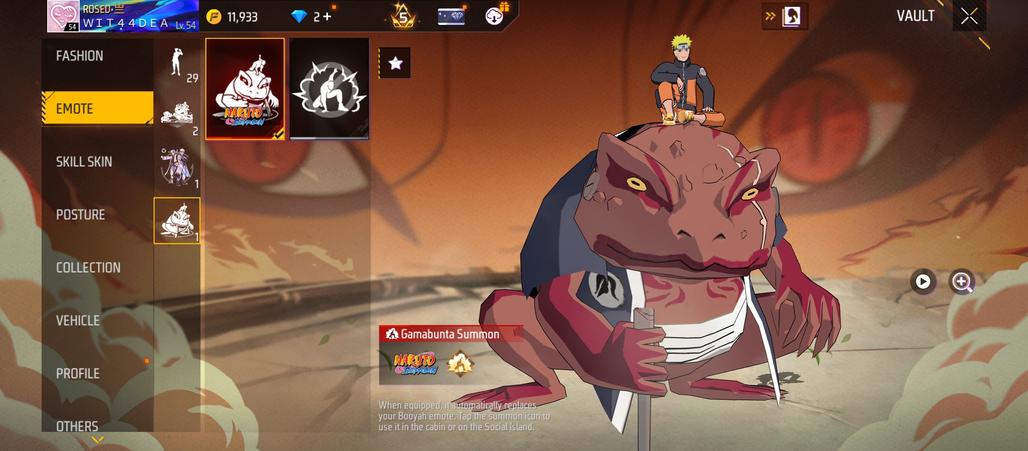The height and width of the screenshot is (451, 1028).
Task: Open the Profile category
Action: tap(78, 374)
